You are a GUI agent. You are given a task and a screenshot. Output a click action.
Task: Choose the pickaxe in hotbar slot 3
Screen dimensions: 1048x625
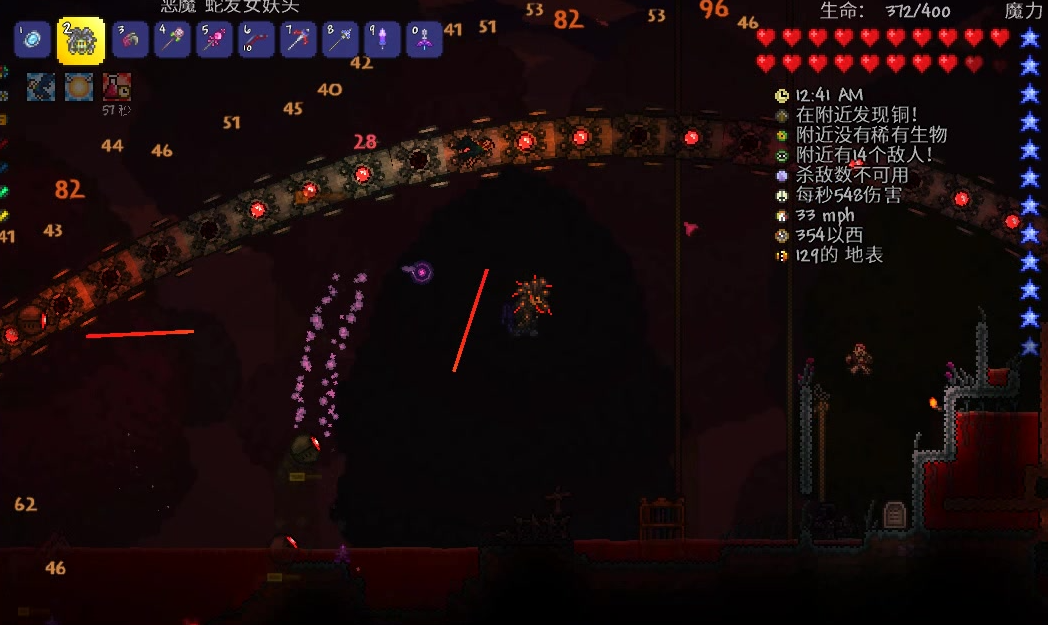(130, 40)
